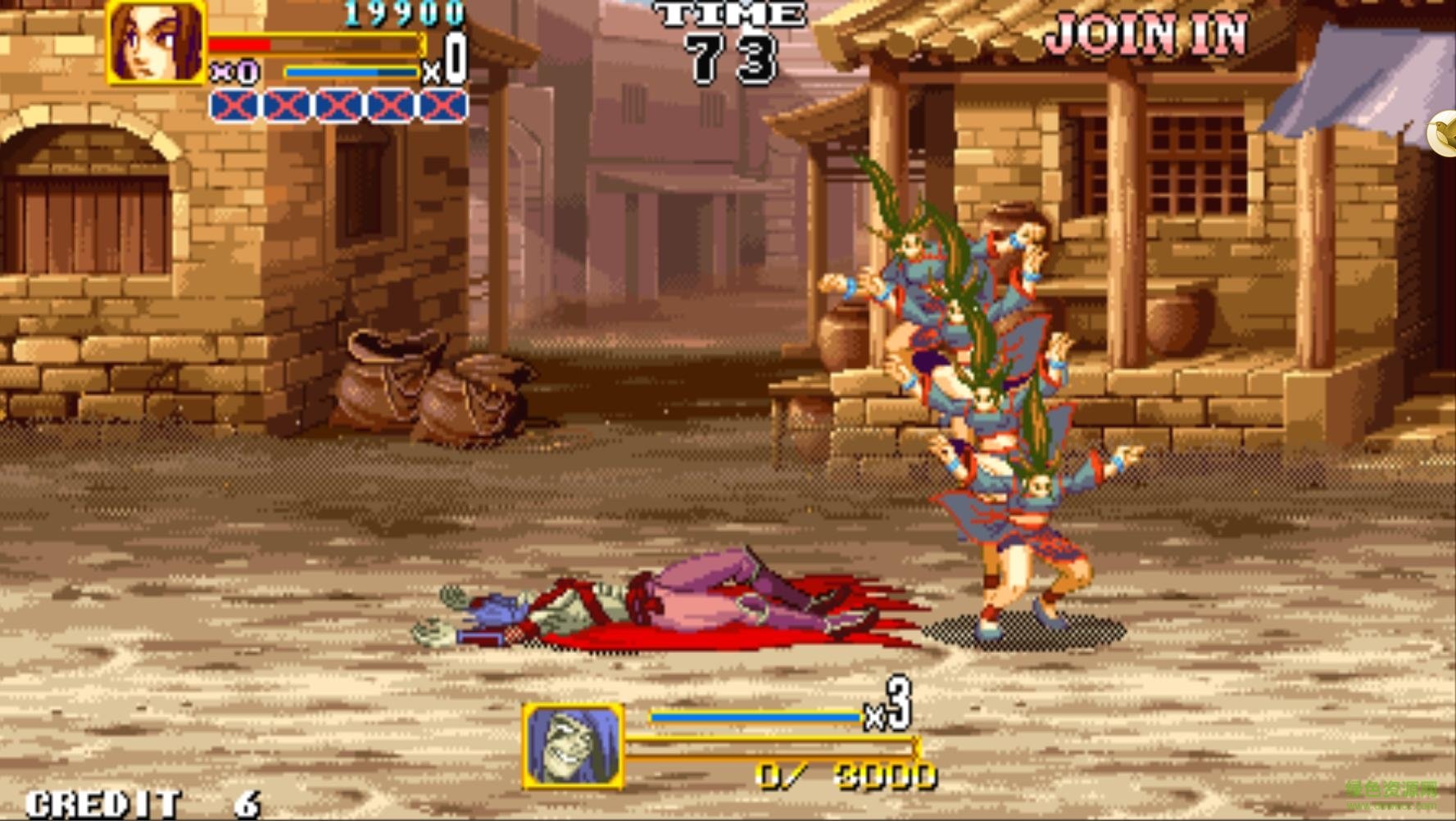
Task: Click the x3 boss lives counter
Action: pos(889,712)
